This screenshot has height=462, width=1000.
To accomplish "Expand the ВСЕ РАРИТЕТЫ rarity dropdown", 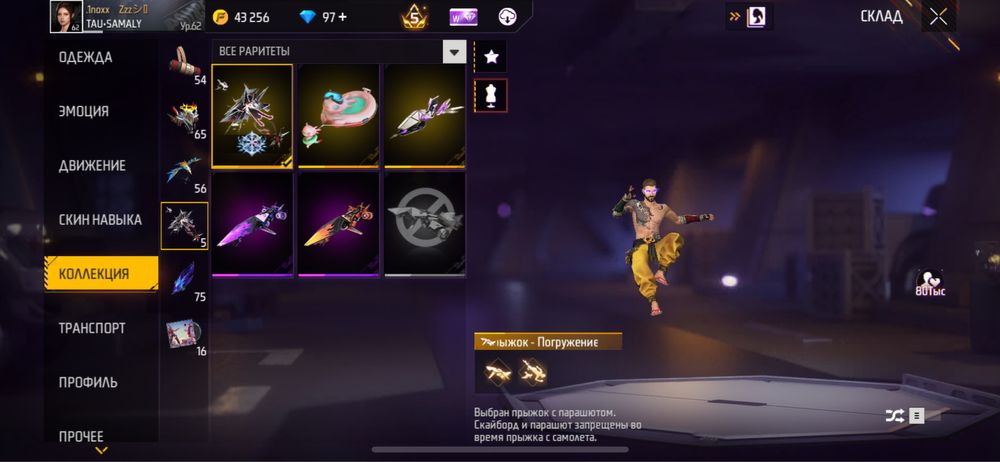I will [455, 52].
